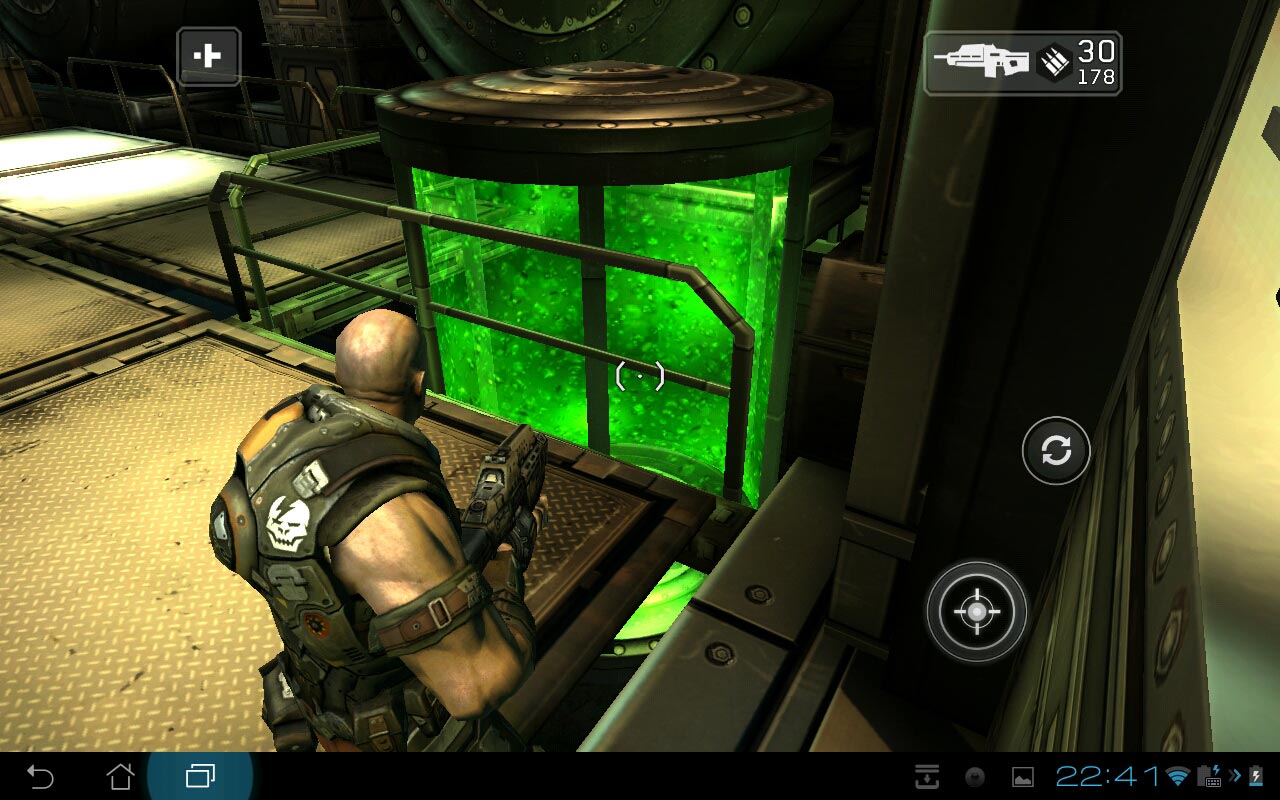Show recent apps in the system bar
Image resolution: width=1280 pixels, height=800 pixels.
200,776
